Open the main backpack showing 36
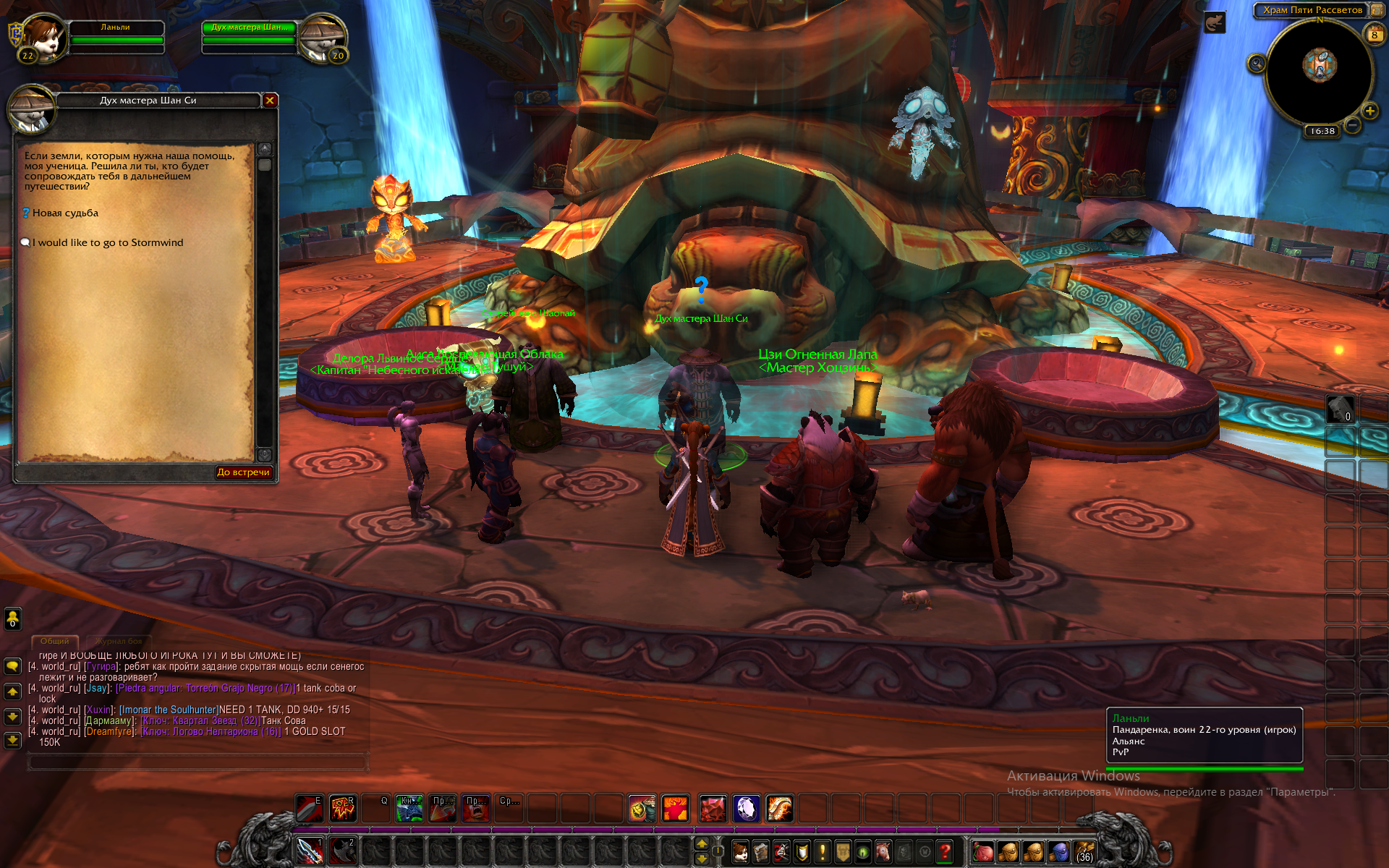 1084,852
